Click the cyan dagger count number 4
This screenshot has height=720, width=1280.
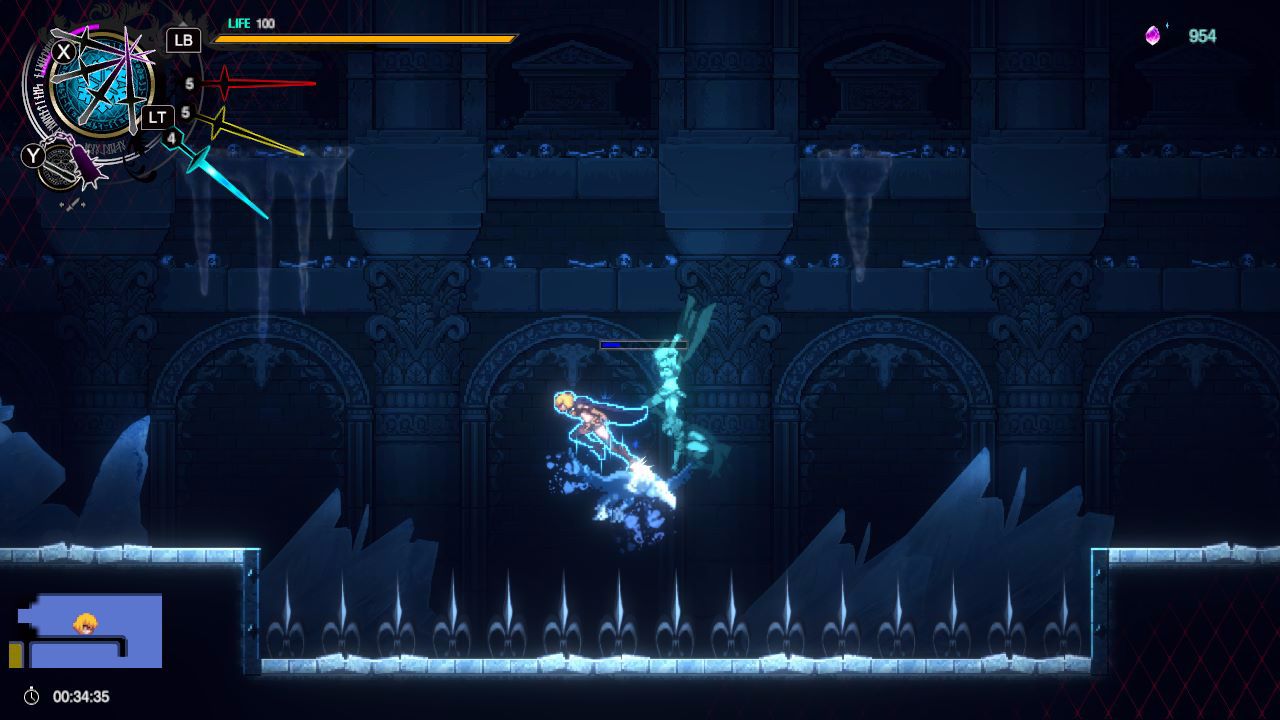pyautogui.click(x=170, y=139)
